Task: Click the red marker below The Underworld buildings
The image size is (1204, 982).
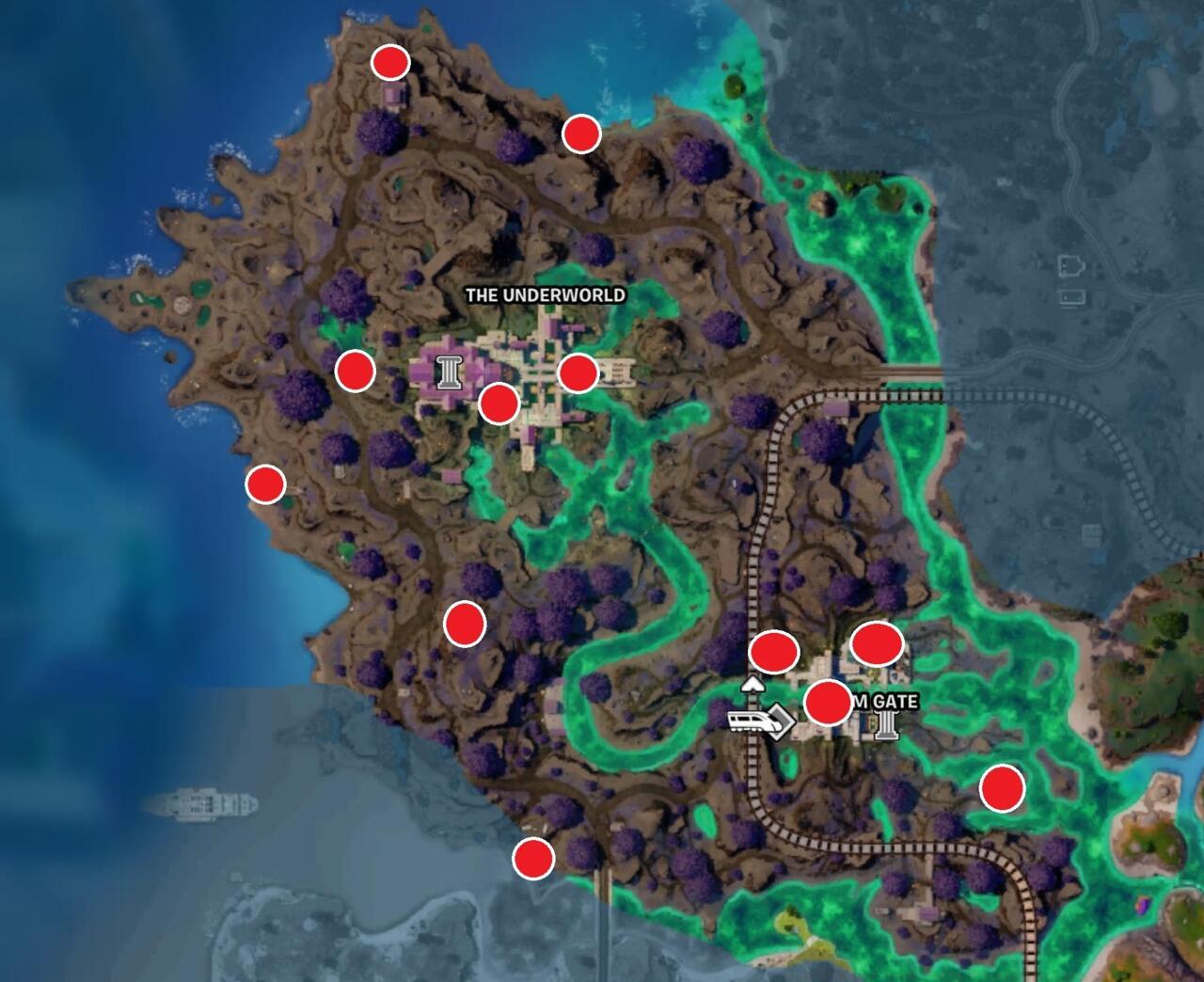Action: (x=499, y=404)
